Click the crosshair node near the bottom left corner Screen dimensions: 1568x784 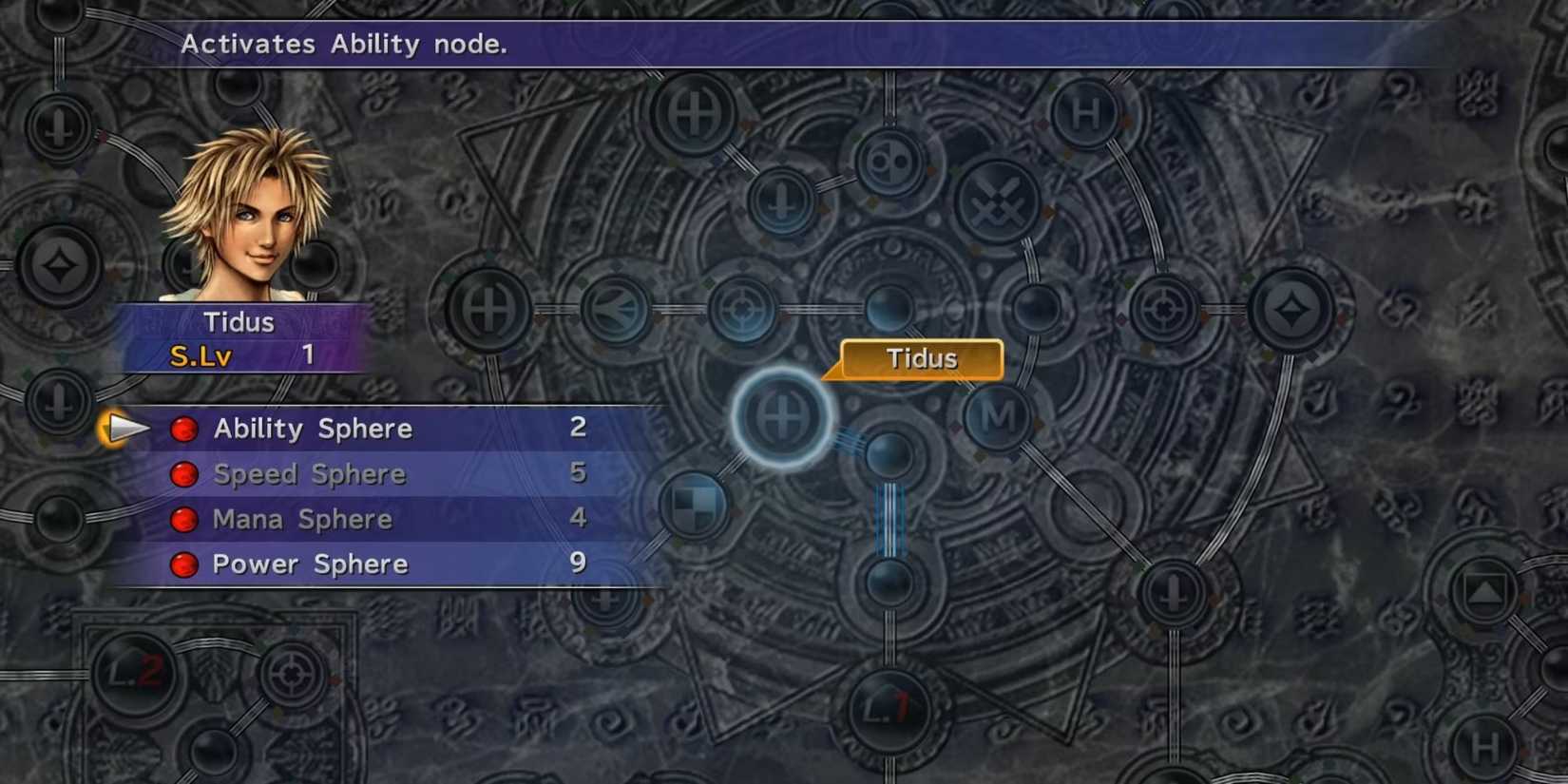295,677
